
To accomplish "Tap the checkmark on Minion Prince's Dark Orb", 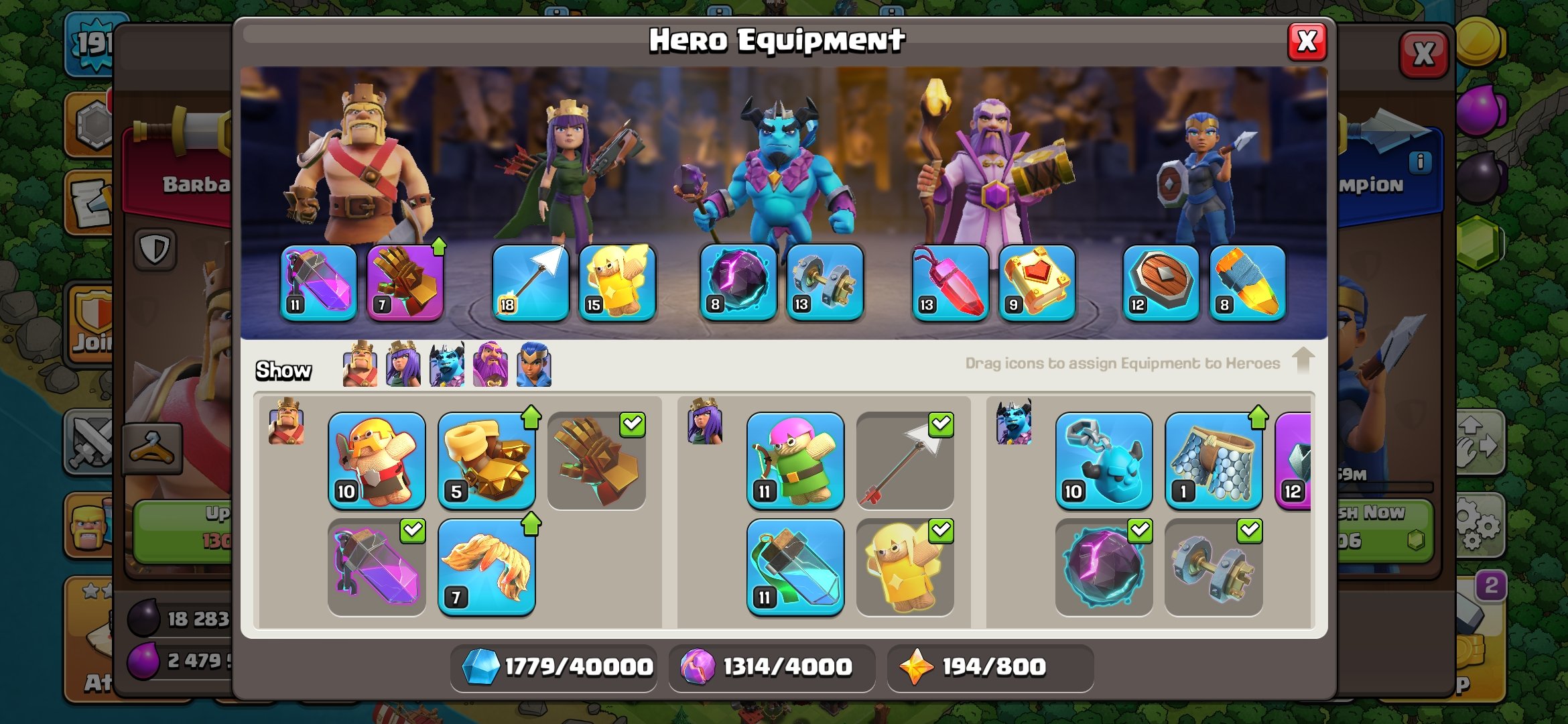I will point(1139,532).
